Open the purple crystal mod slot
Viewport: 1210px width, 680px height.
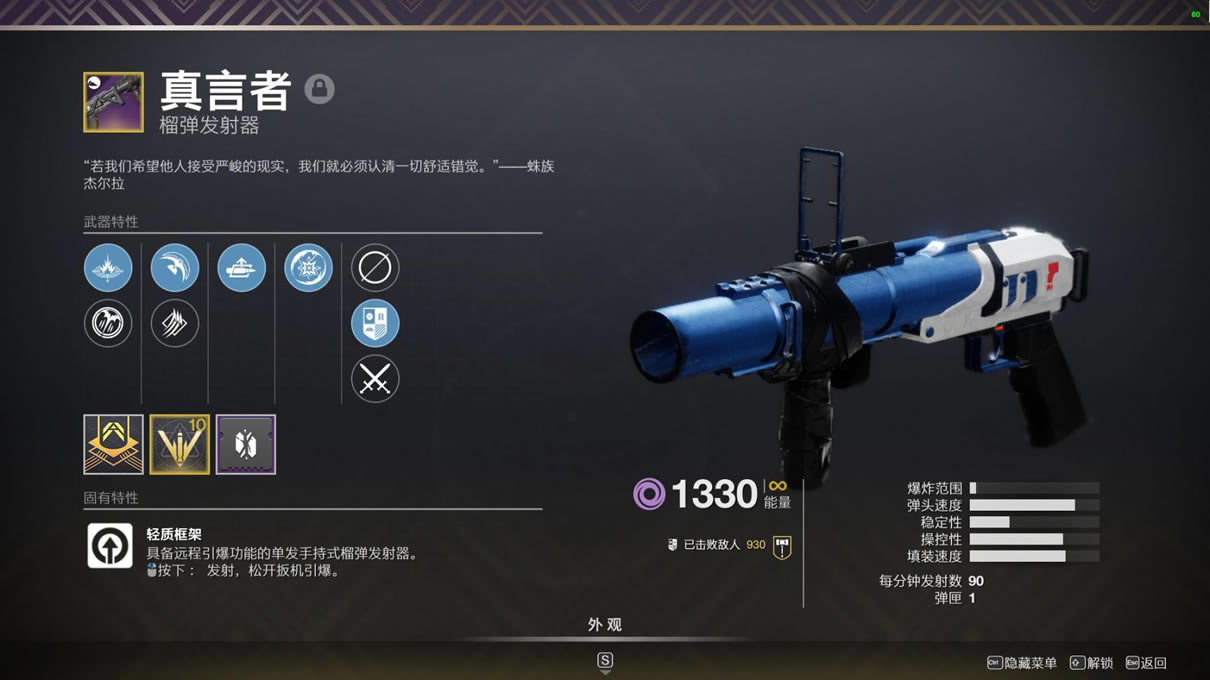pyautogui.click(x=246, y=444)
